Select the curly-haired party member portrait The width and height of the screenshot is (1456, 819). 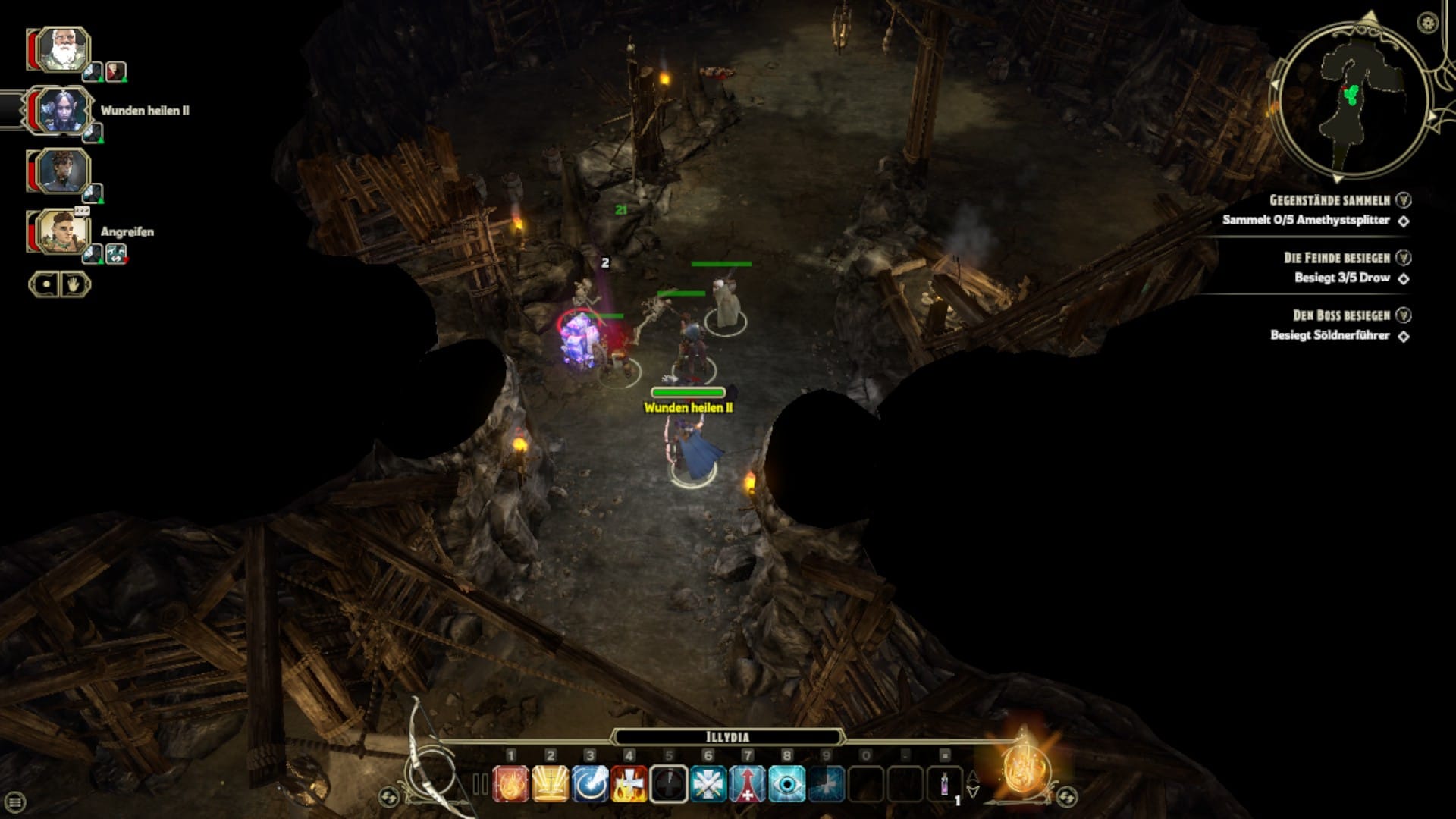[61, 171]
